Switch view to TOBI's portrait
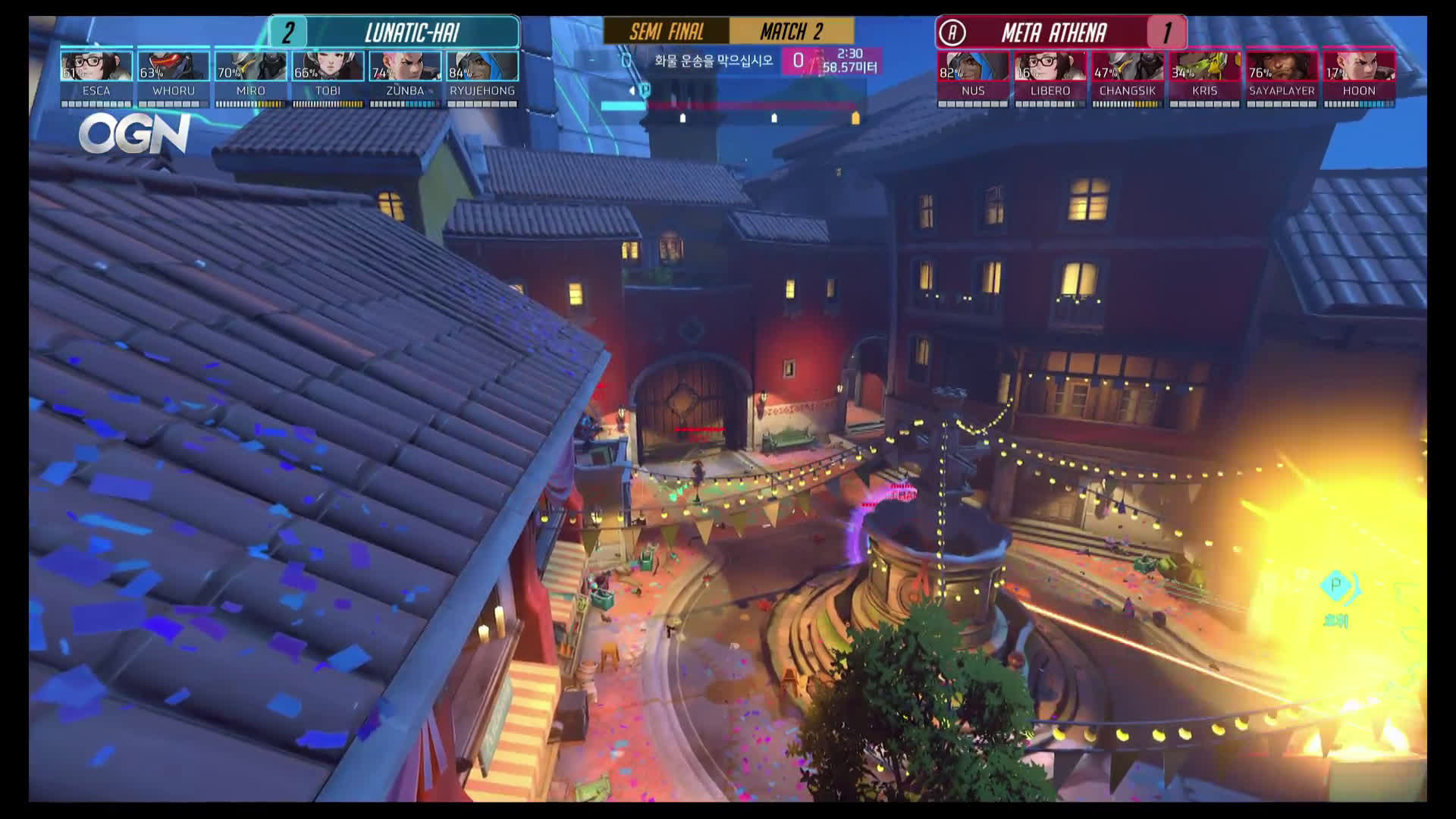The width and height of the screenshot is (1456, 819). point(328,67)
